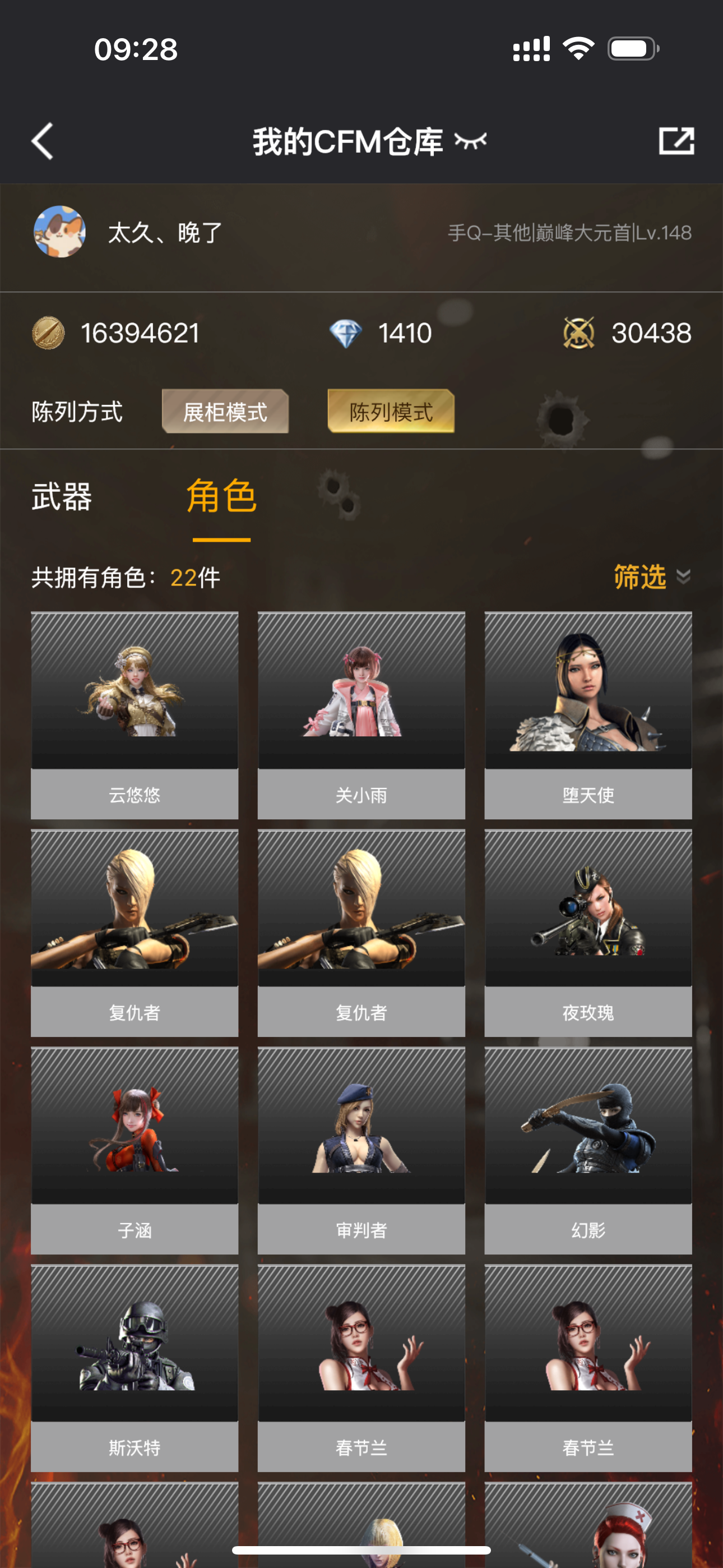Switch display to 展柜模式
The height and width of the screenshot is (1568, 723).
(x=225, y=412)
